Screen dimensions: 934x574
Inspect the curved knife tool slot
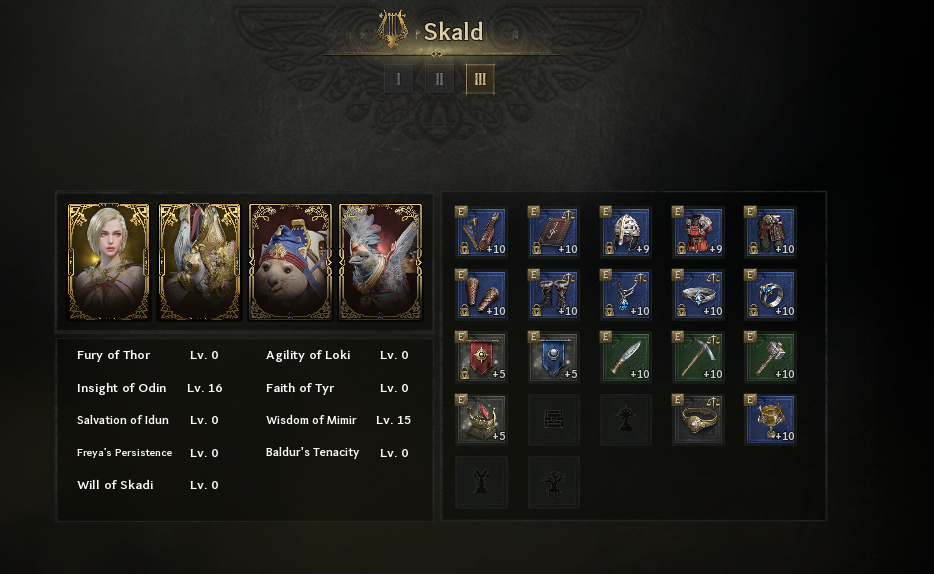626,358
